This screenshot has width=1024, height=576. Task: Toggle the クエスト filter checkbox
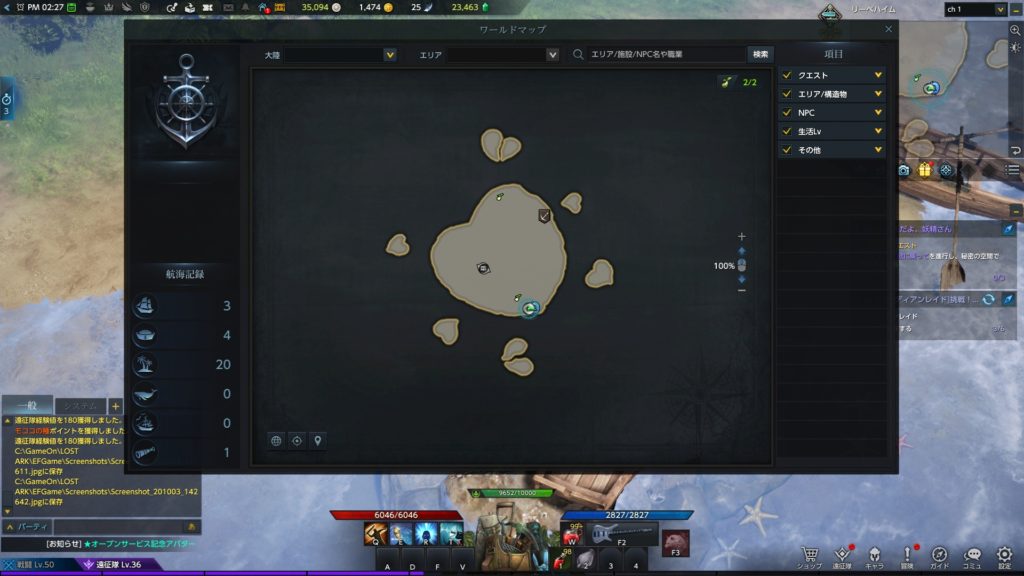coord(787,75)
